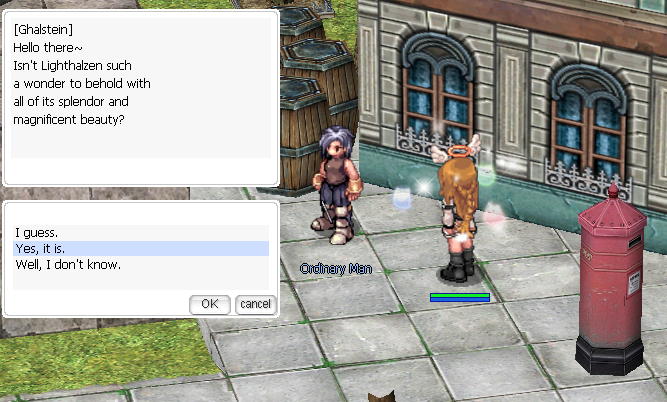Screen dimensions: 667x402
Task: Confirm the choice with OK
Action: tap(209, 303)
